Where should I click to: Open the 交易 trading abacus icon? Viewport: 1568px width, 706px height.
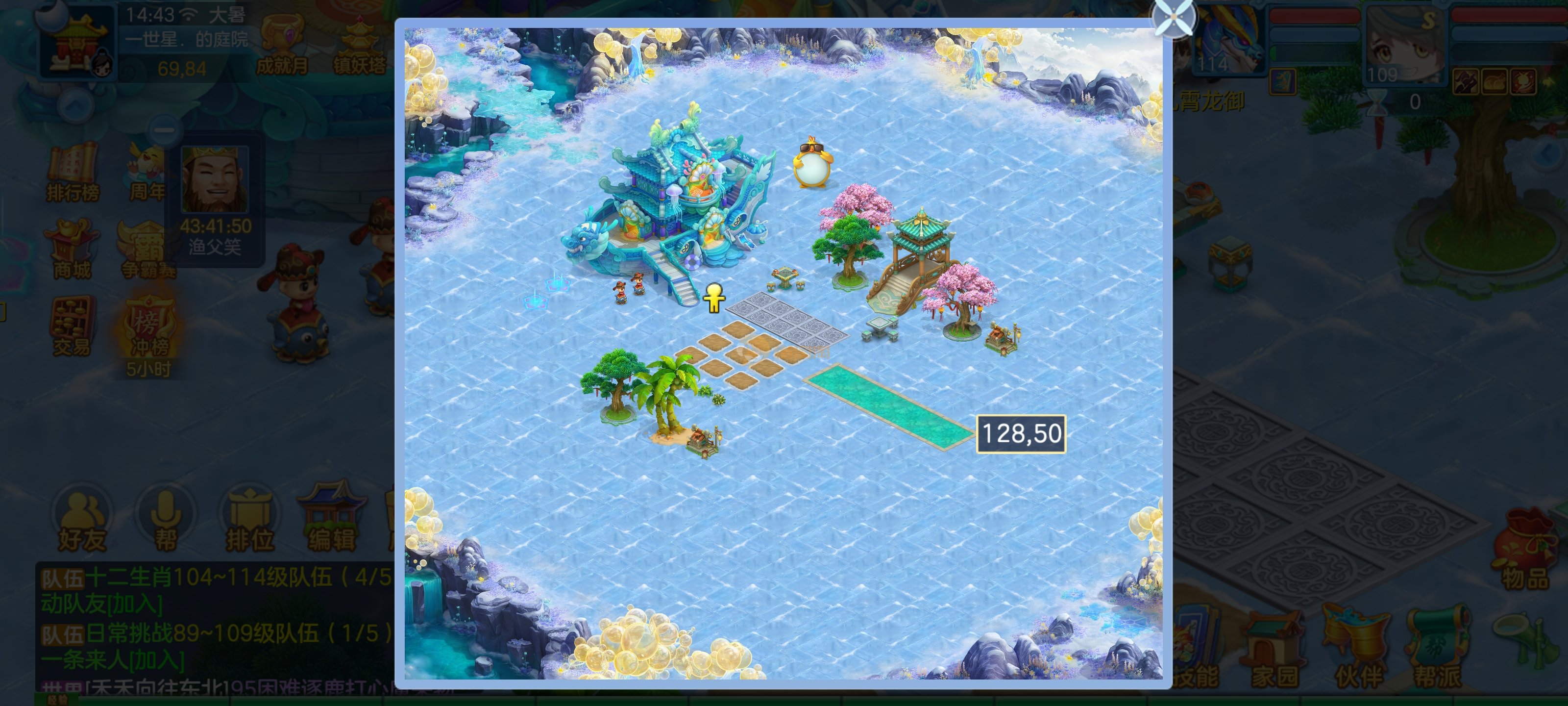71,326
